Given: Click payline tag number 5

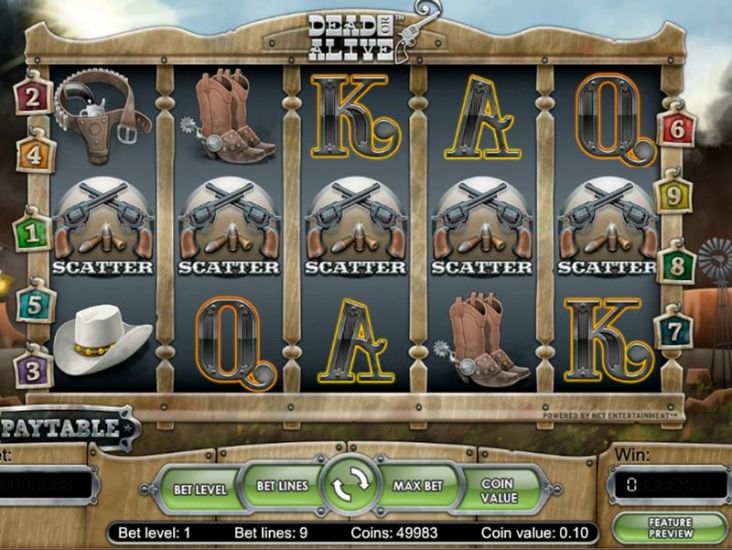Looking at the screenshot, I should pos(35,303).
